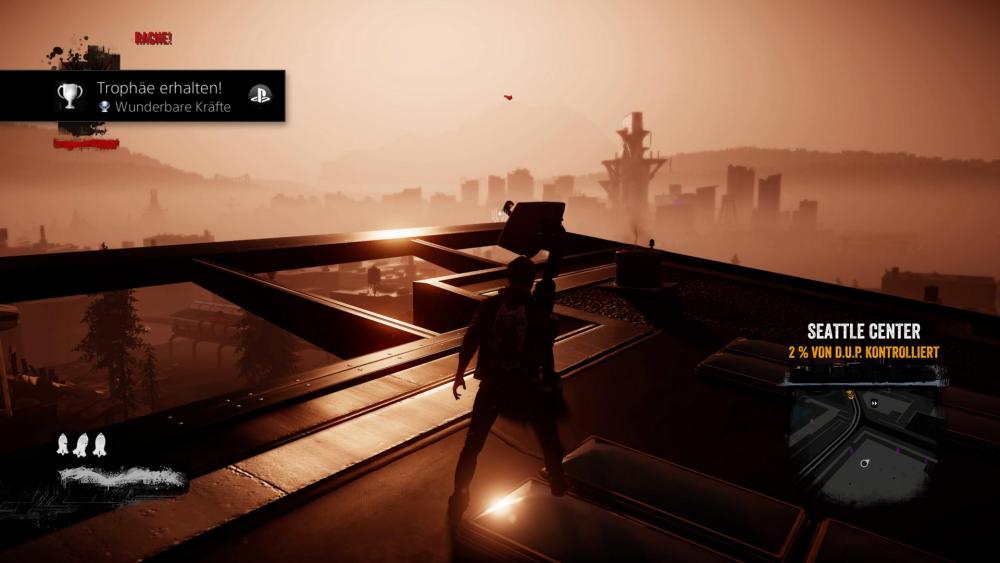
Task: Select the PlayStation logo in the notification
Action: (259, 96)
